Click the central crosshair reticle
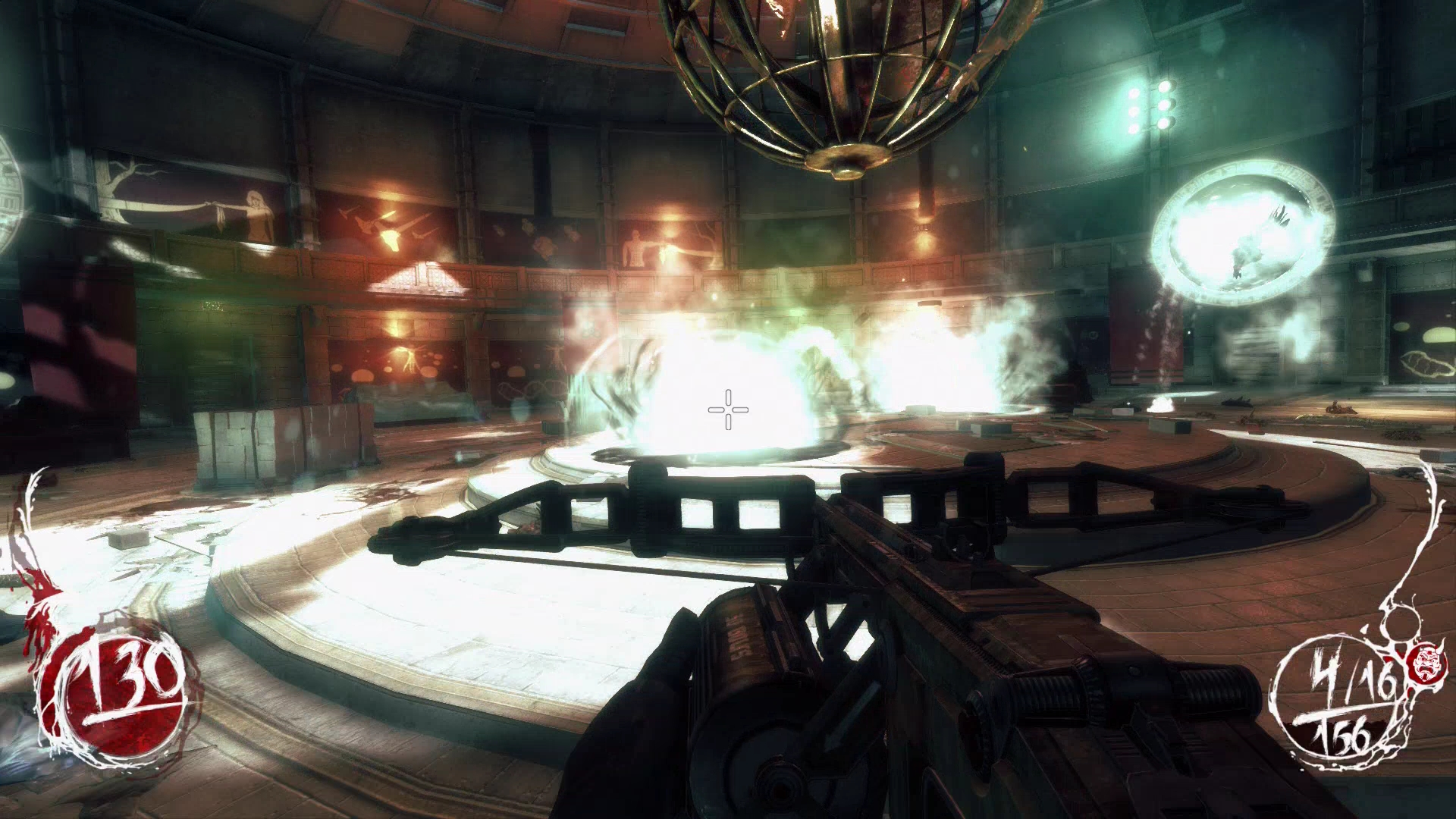Image resolution: width=1456 pixels, height=819 pixels. click(x=727, y=409)
